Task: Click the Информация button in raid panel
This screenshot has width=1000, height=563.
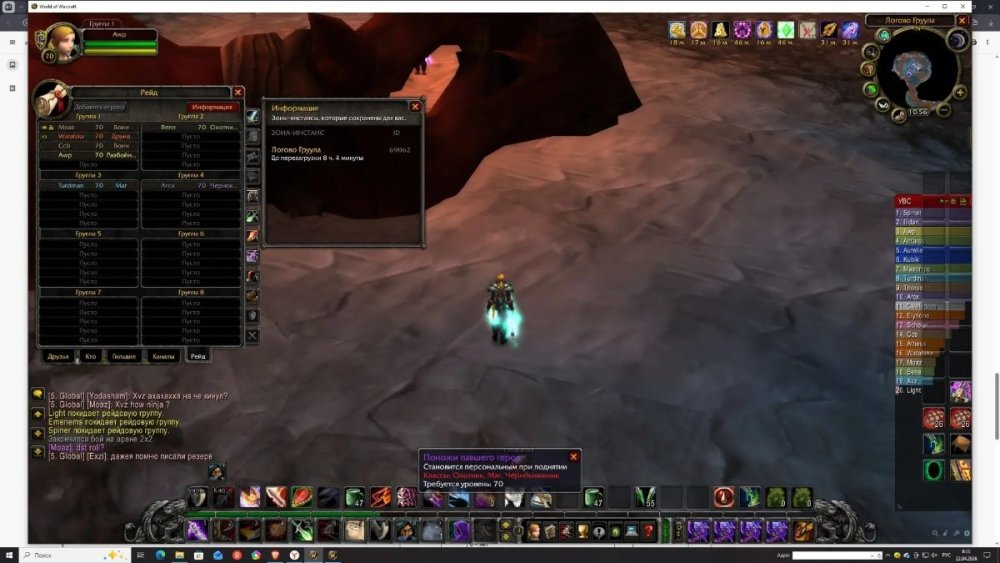Action: tap(213, 106)
